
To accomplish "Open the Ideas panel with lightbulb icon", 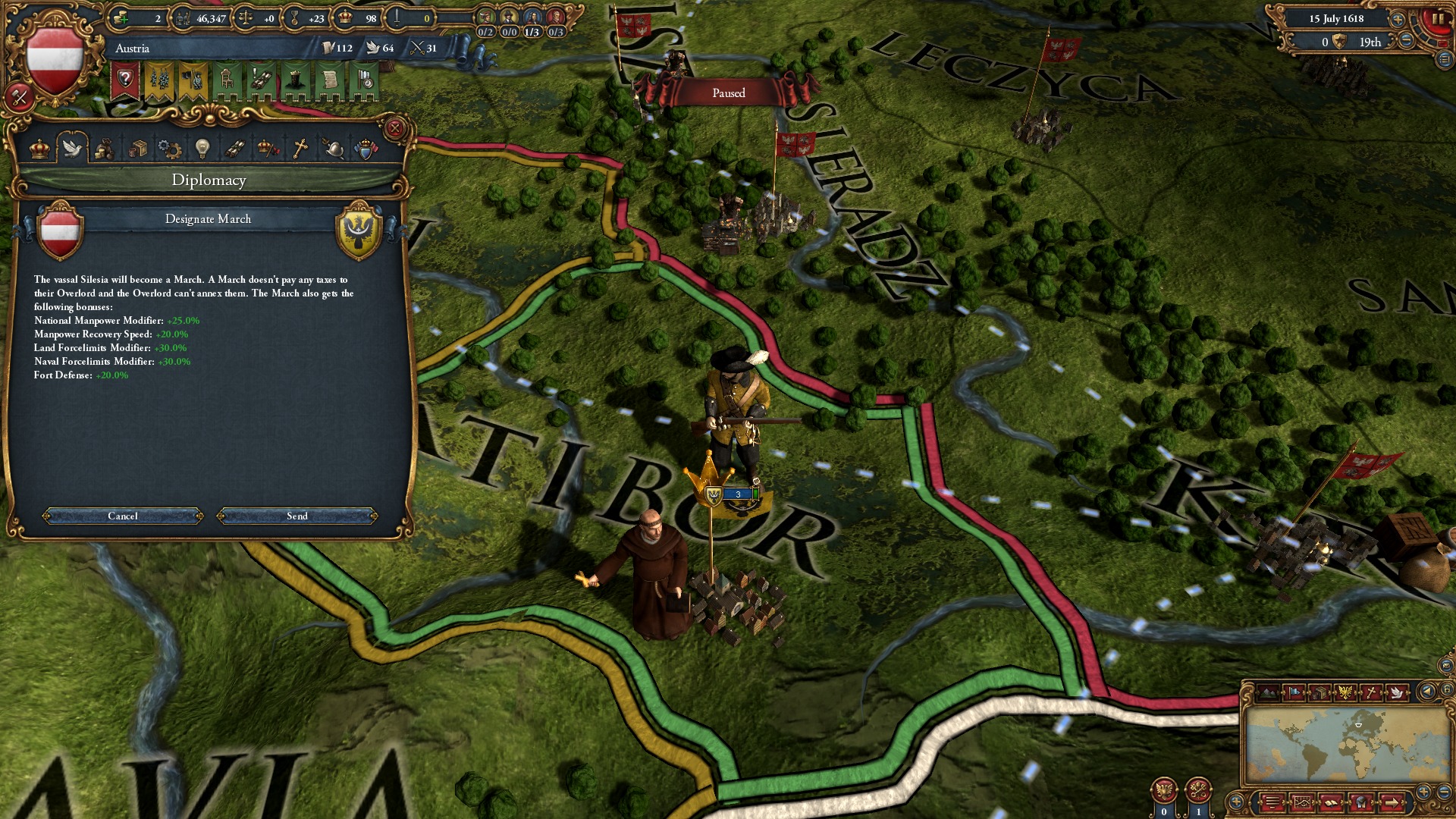I will (x=202, y=149).
